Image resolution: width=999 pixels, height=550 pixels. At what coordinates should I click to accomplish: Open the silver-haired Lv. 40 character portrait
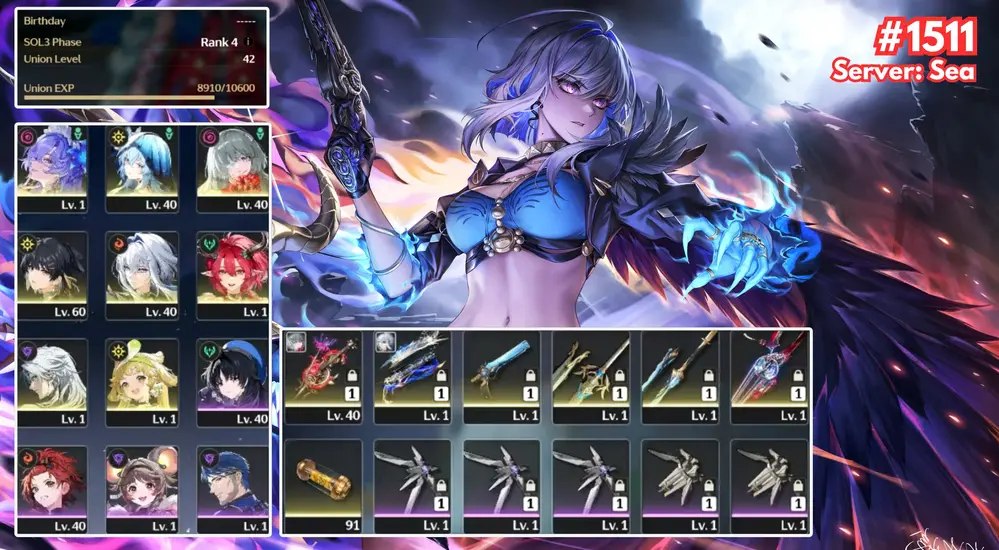[142, 273]
